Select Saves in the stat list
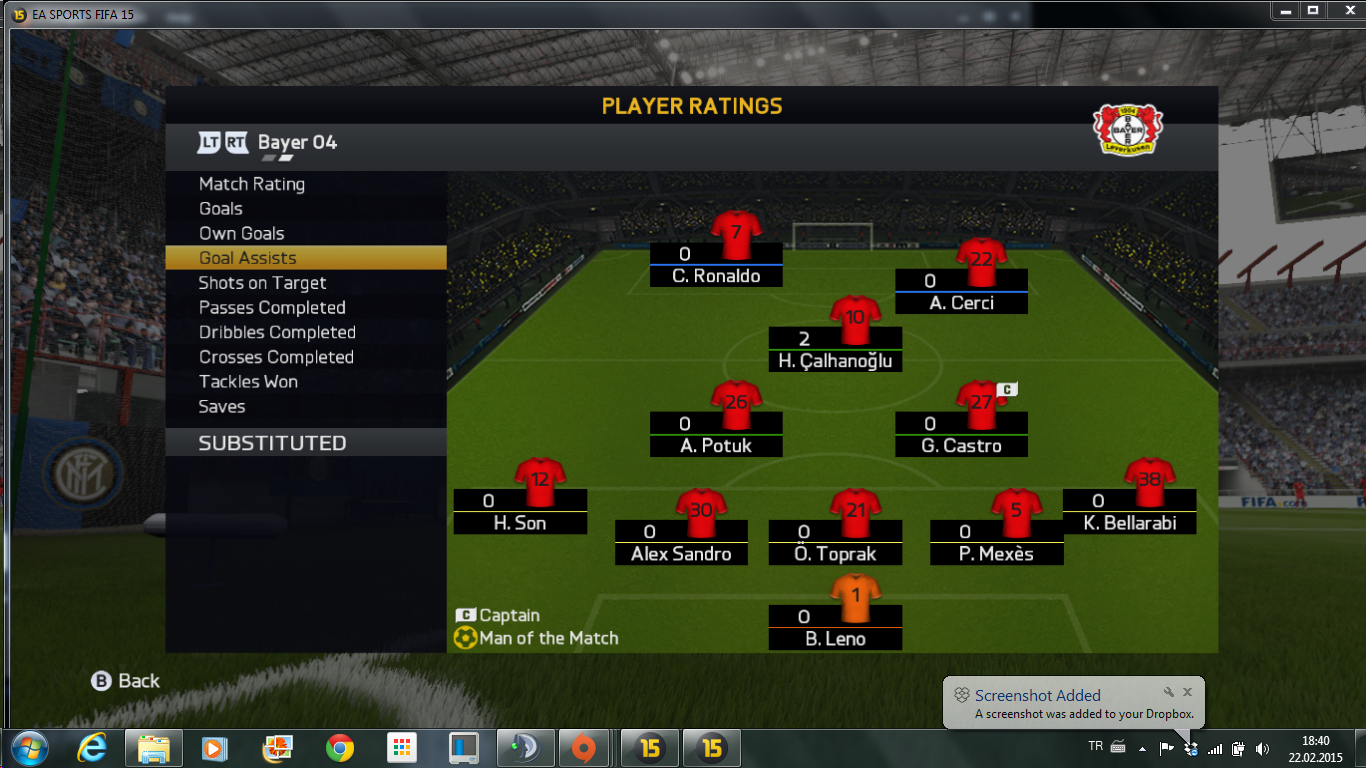Image resolution: width=1366 pixels, height=768 pixels. (x=222, y=407)
